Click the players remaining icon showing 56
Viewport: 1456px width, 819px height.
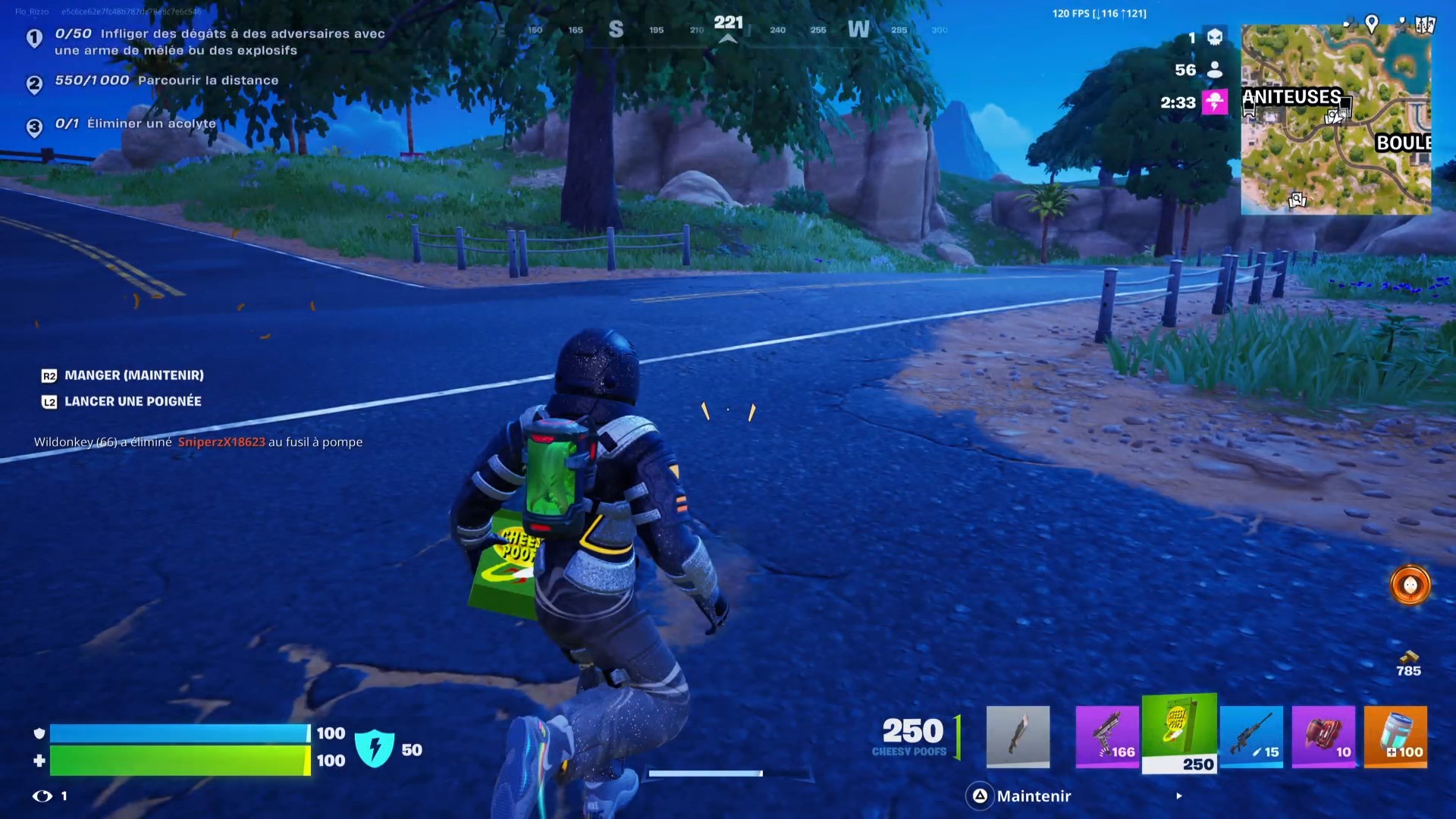[1214, 70]
